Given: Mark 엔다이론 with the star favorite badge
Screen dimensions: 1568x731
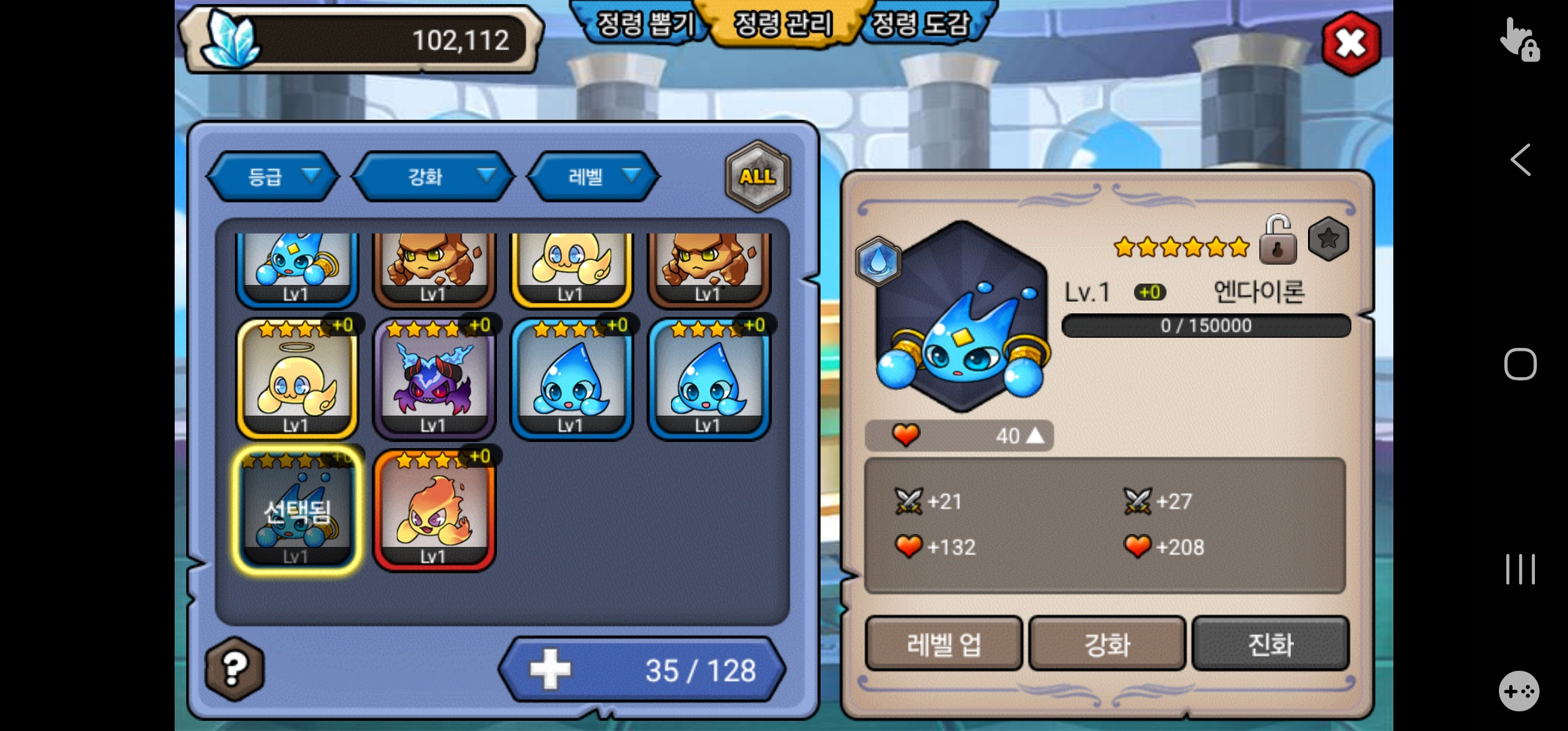Looking at the screenshot, I should coord(1328,239).
